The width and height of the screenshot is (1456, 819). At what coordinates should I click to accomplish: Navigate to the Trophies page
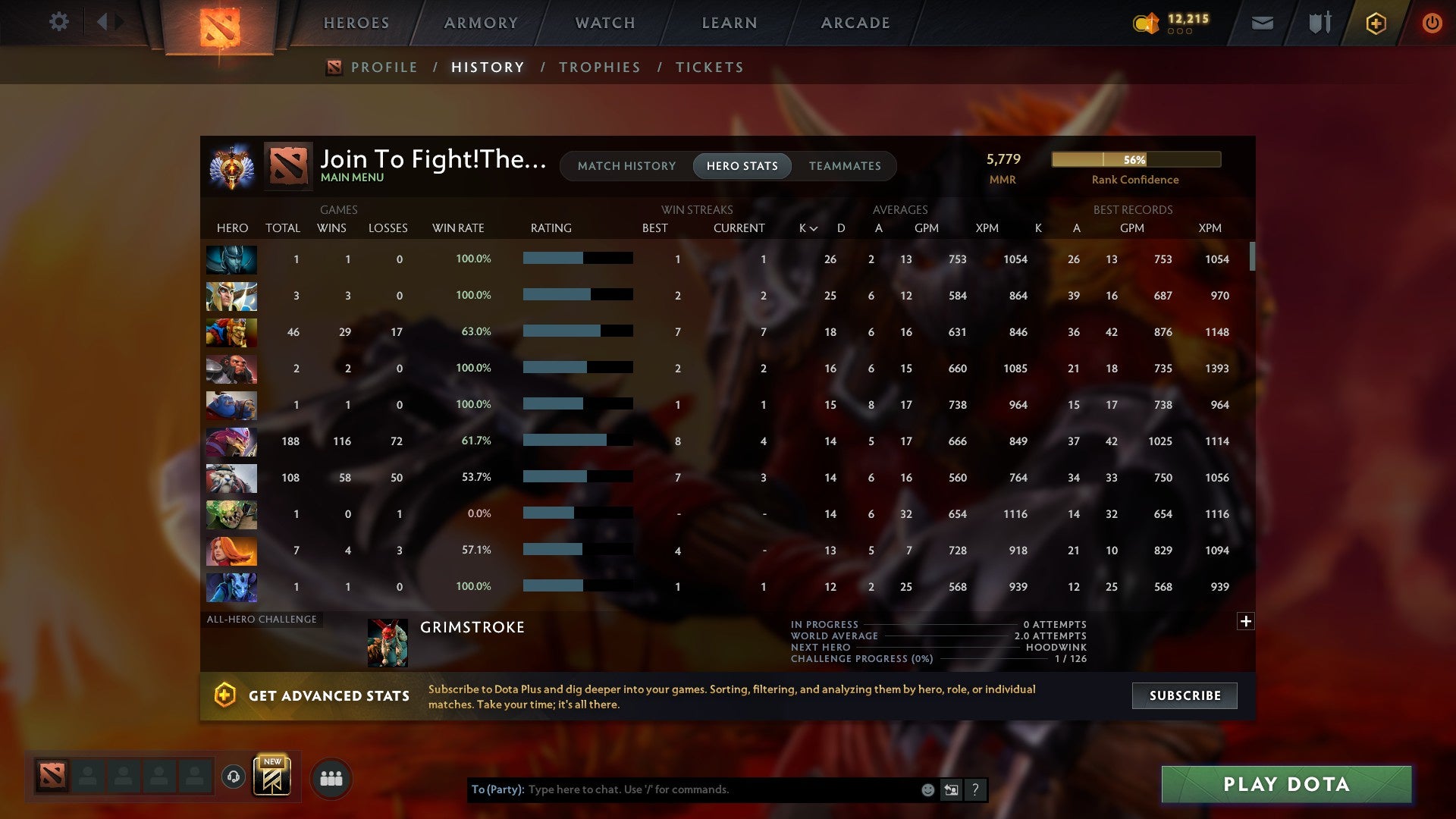tap(599, 67)
